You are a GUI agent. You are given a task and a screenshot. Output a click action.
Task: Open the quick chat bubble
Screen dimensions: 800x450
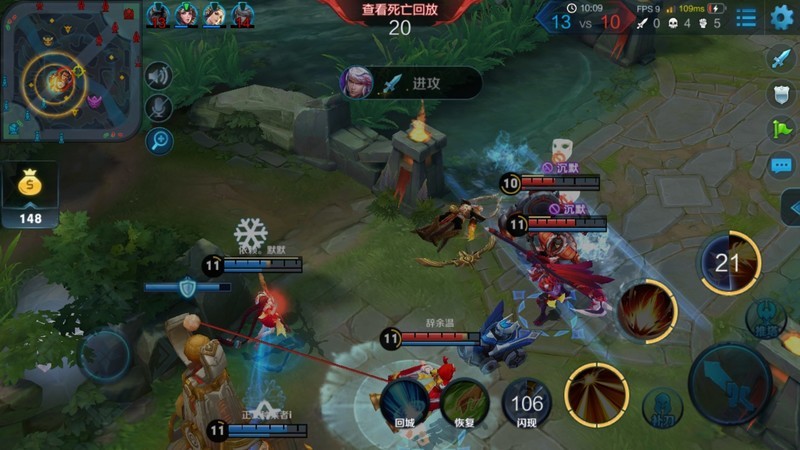coord(781,165)
